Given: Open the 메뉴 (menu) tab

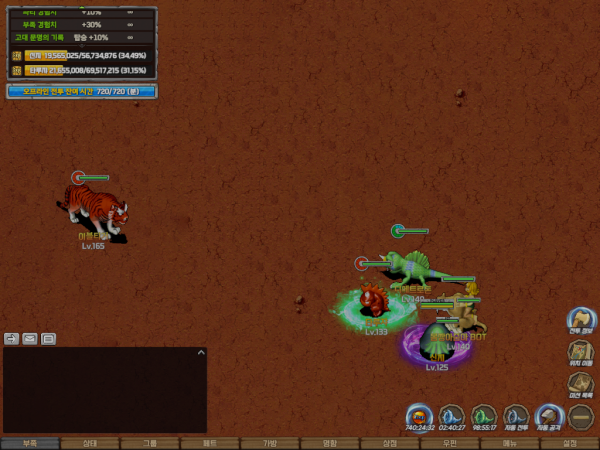Looking at the screenshot, I should tap(510, 443).
